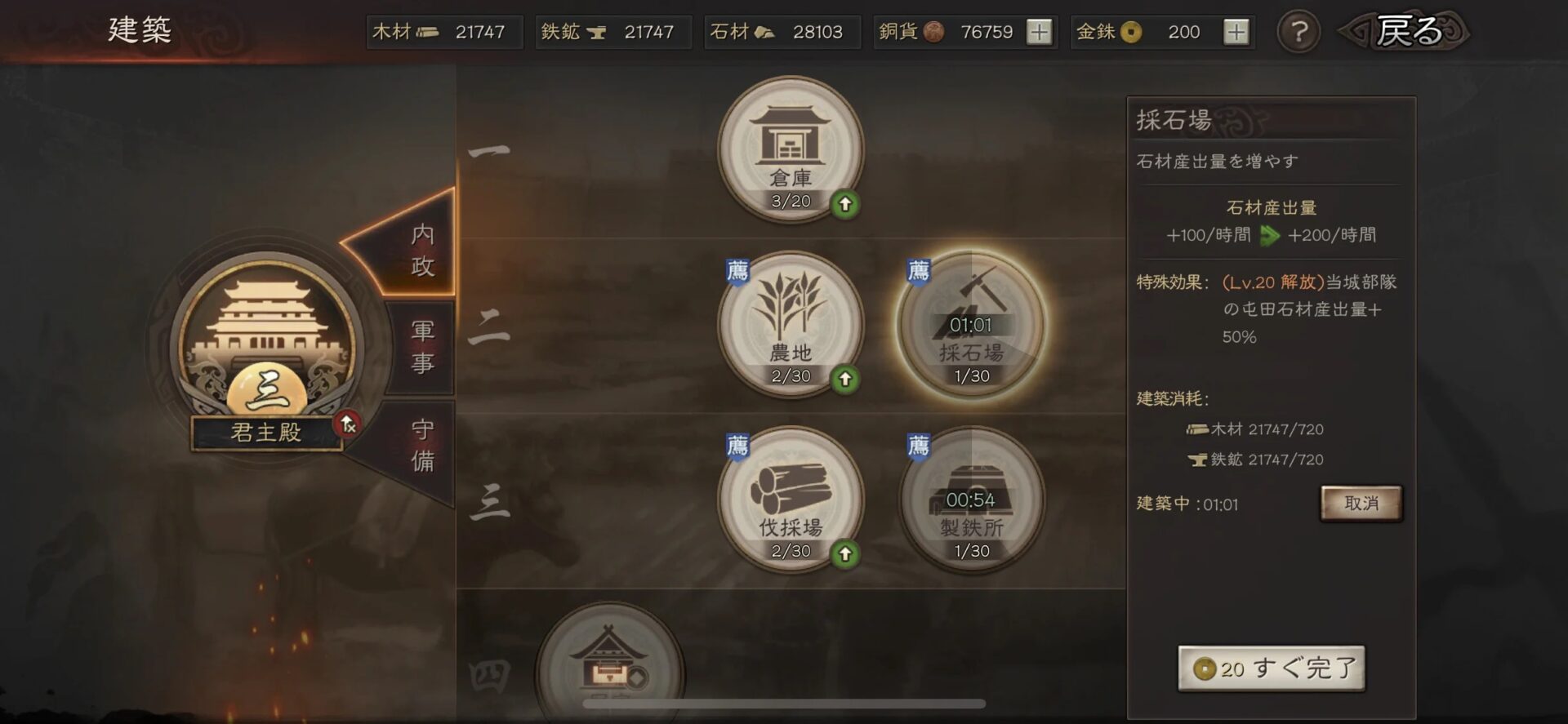This screenshot has height=724, width=1568.
Task: Tap the 薦 recommendation badge on 農地
Action: (736, 272)
